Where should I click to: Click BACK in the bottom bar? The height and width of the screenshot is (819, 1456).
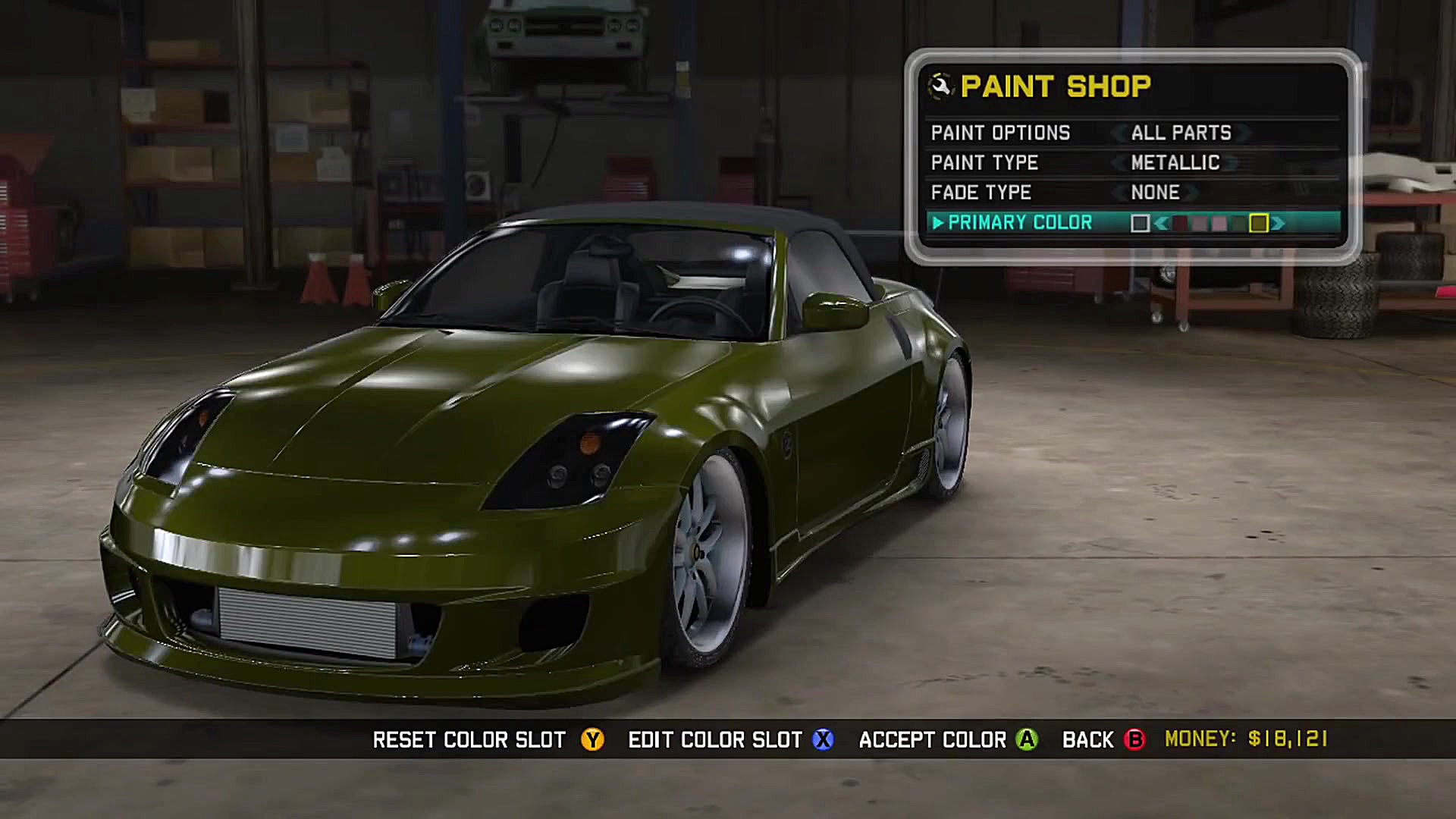pyautogui.click(x=1089, y=739)
